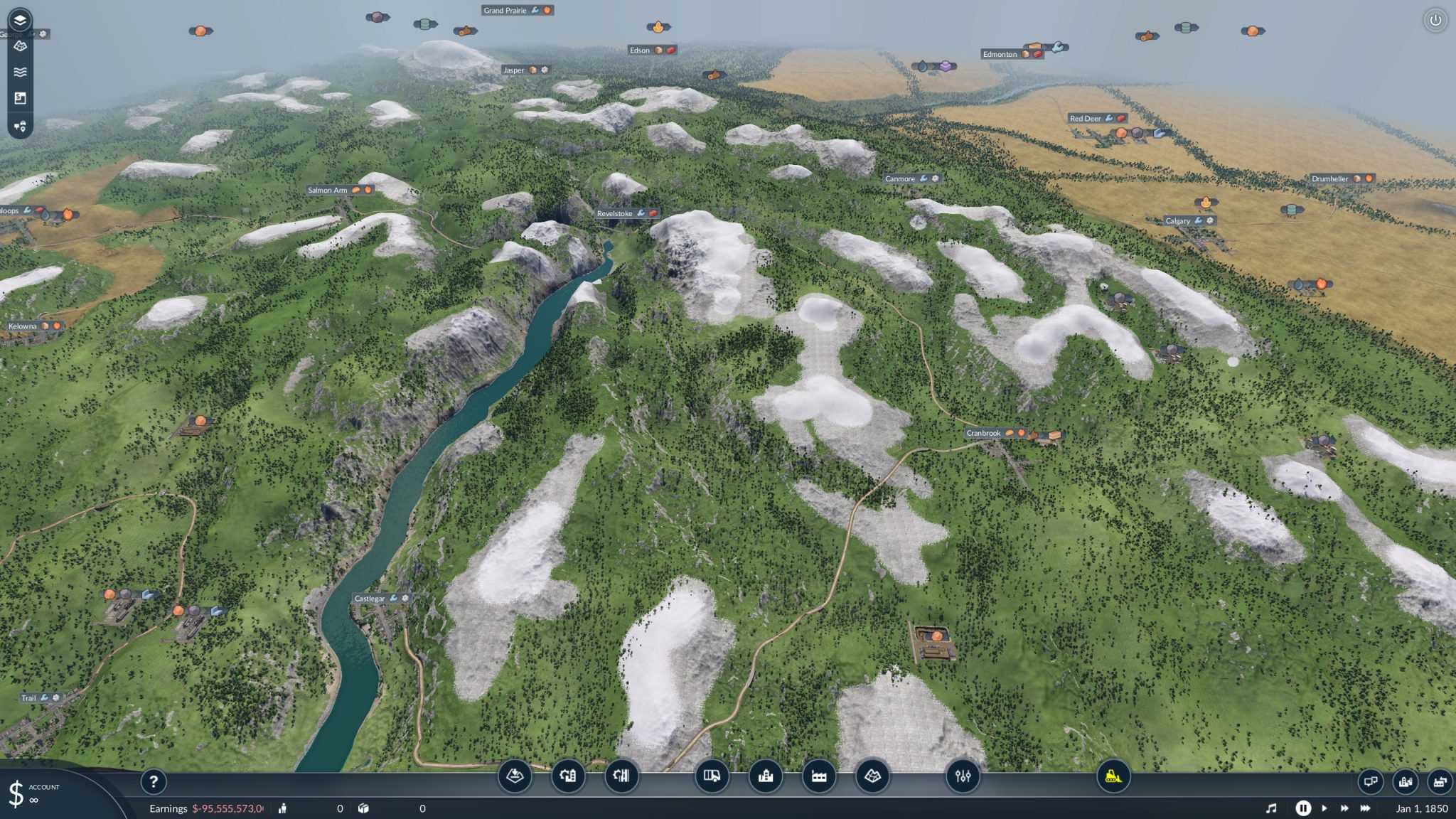Toggle map label and pin visibility
Screen dimensions: 1456x819
20,127
